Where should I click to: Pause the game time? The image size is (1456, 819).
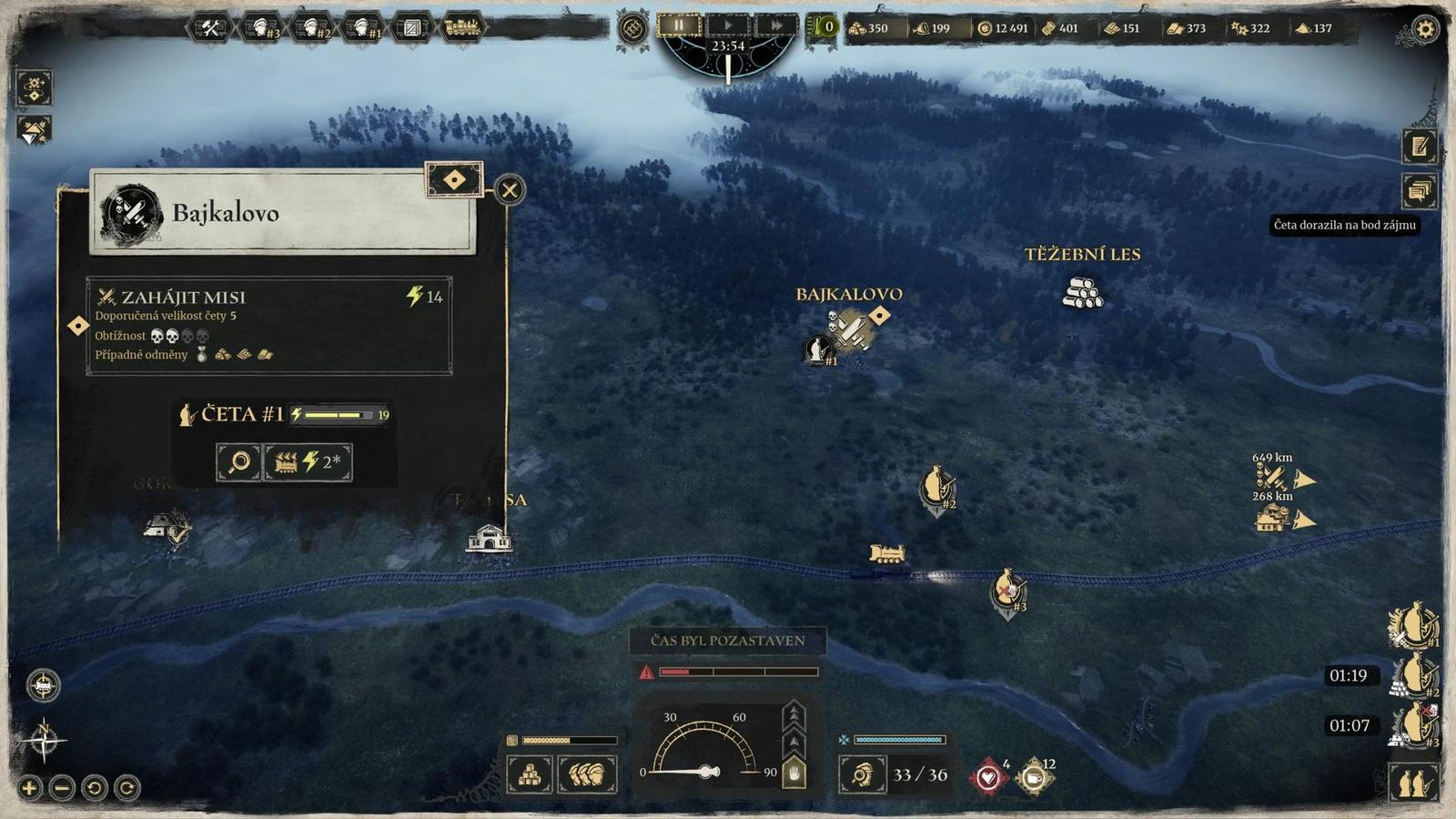click(x=679, y=25)
